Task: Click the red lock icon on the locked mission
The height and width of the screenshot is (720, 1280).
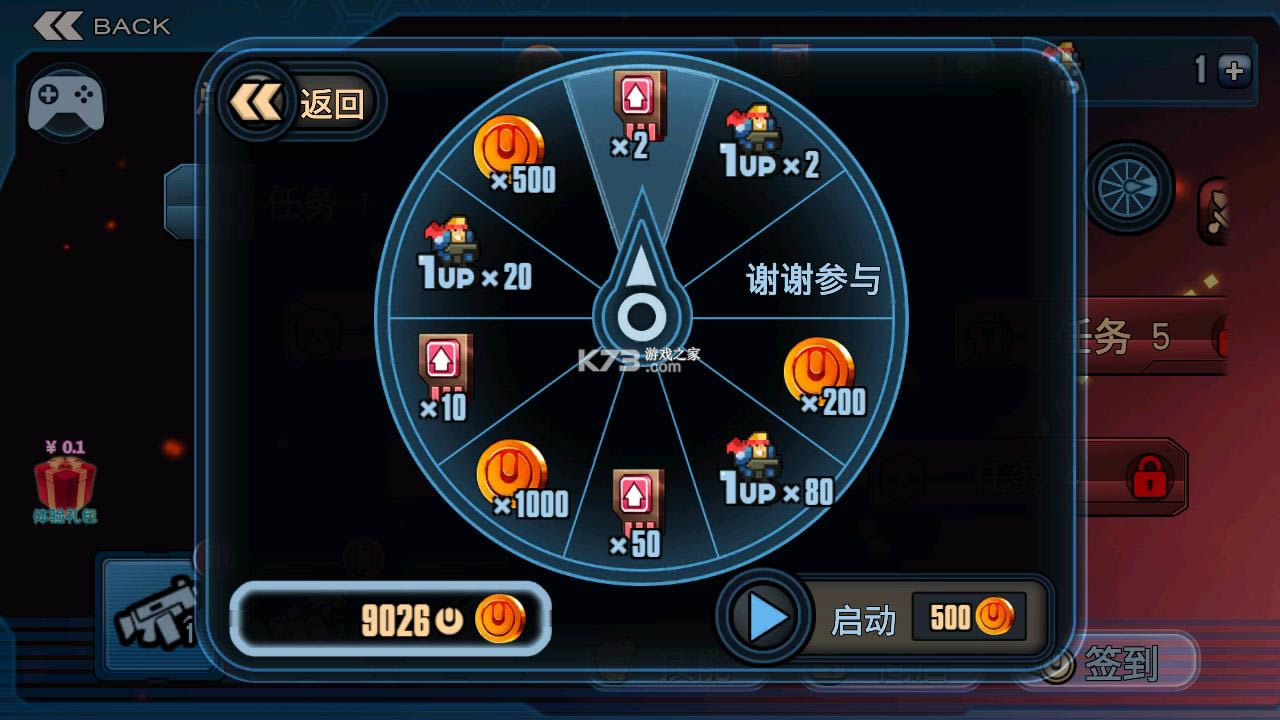Action: click(x=1151, y=478)
